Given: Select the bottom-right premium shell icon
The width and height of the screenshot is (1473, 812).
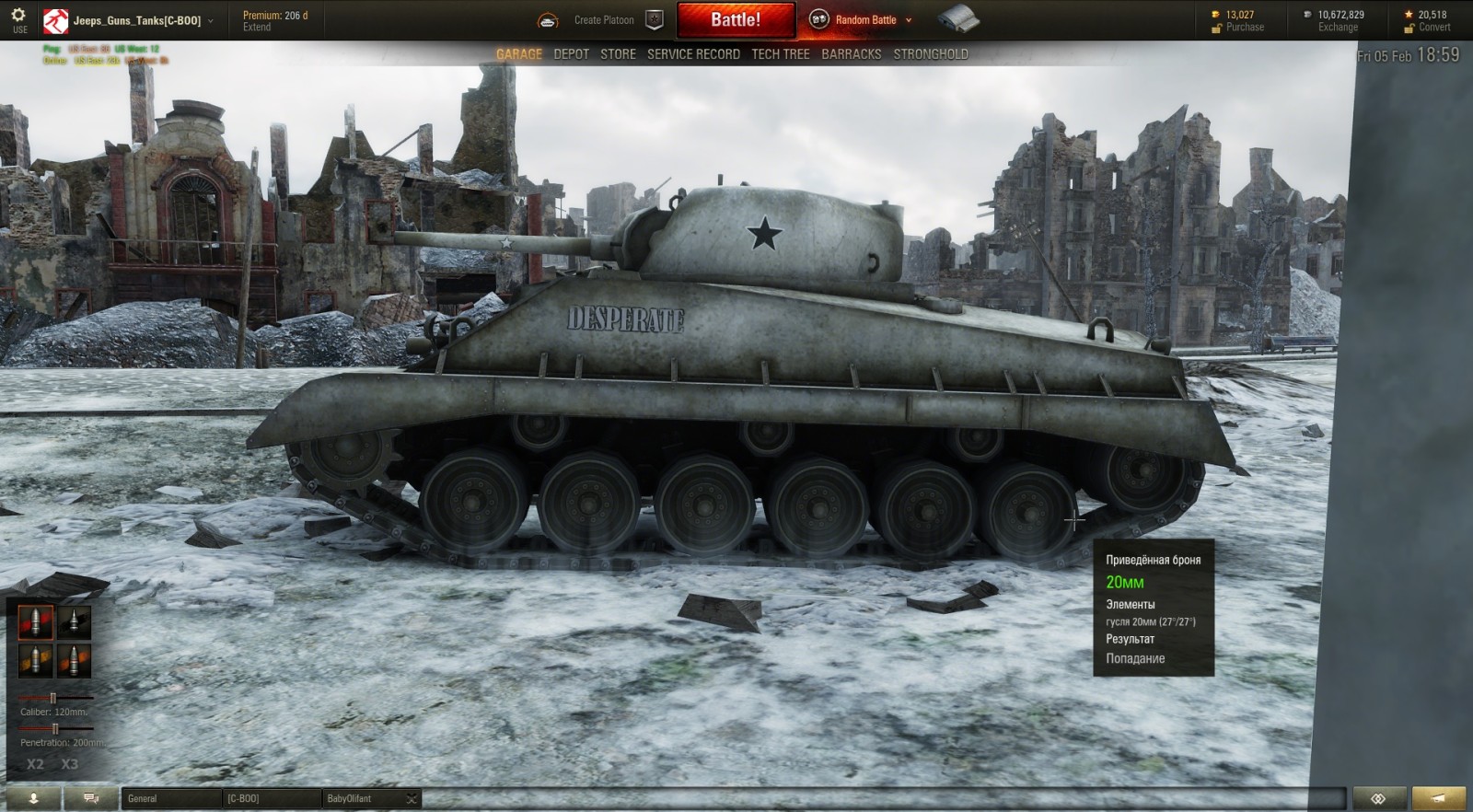Looking at the screenshot, I should pyautogui.click(x=75, y=661).
